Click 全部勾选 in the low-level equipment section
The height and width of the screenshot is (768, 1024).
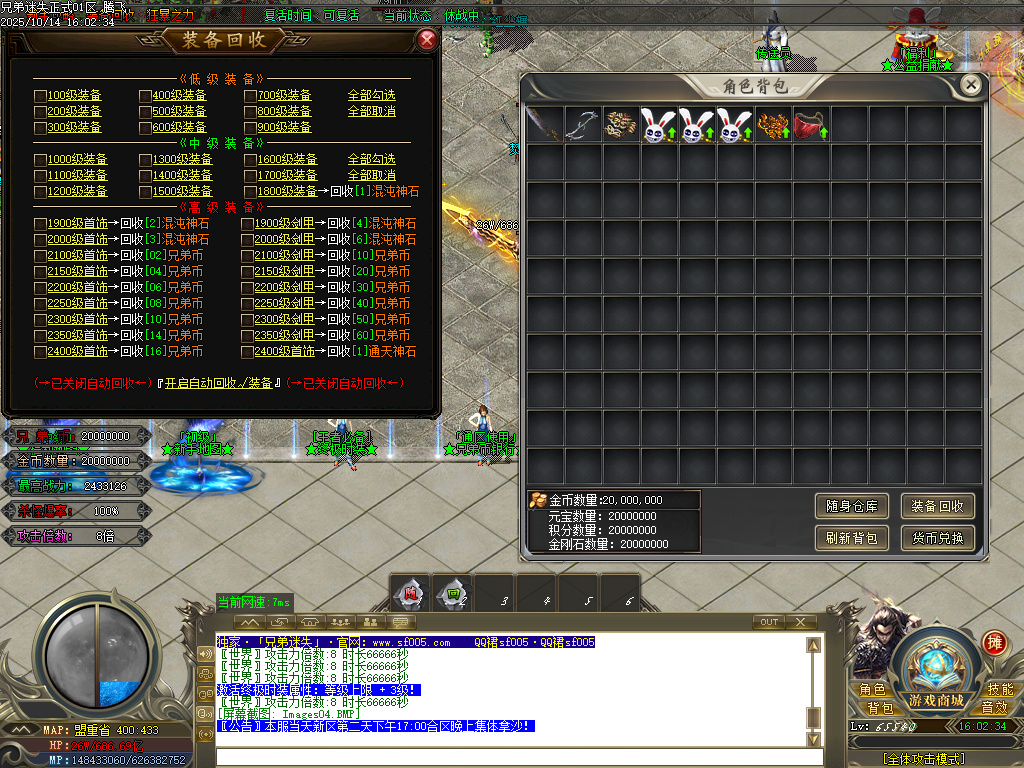coord(371,96)
